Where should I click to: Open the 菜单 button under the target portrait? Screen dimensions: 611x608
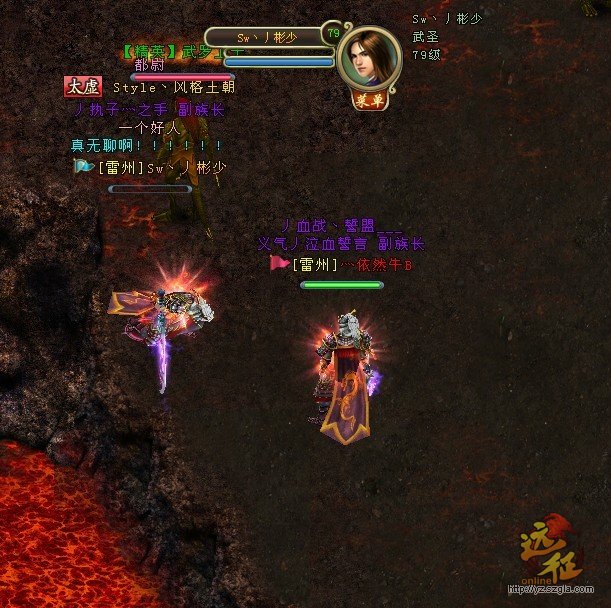pyautogui.click(x=369, y=99)
